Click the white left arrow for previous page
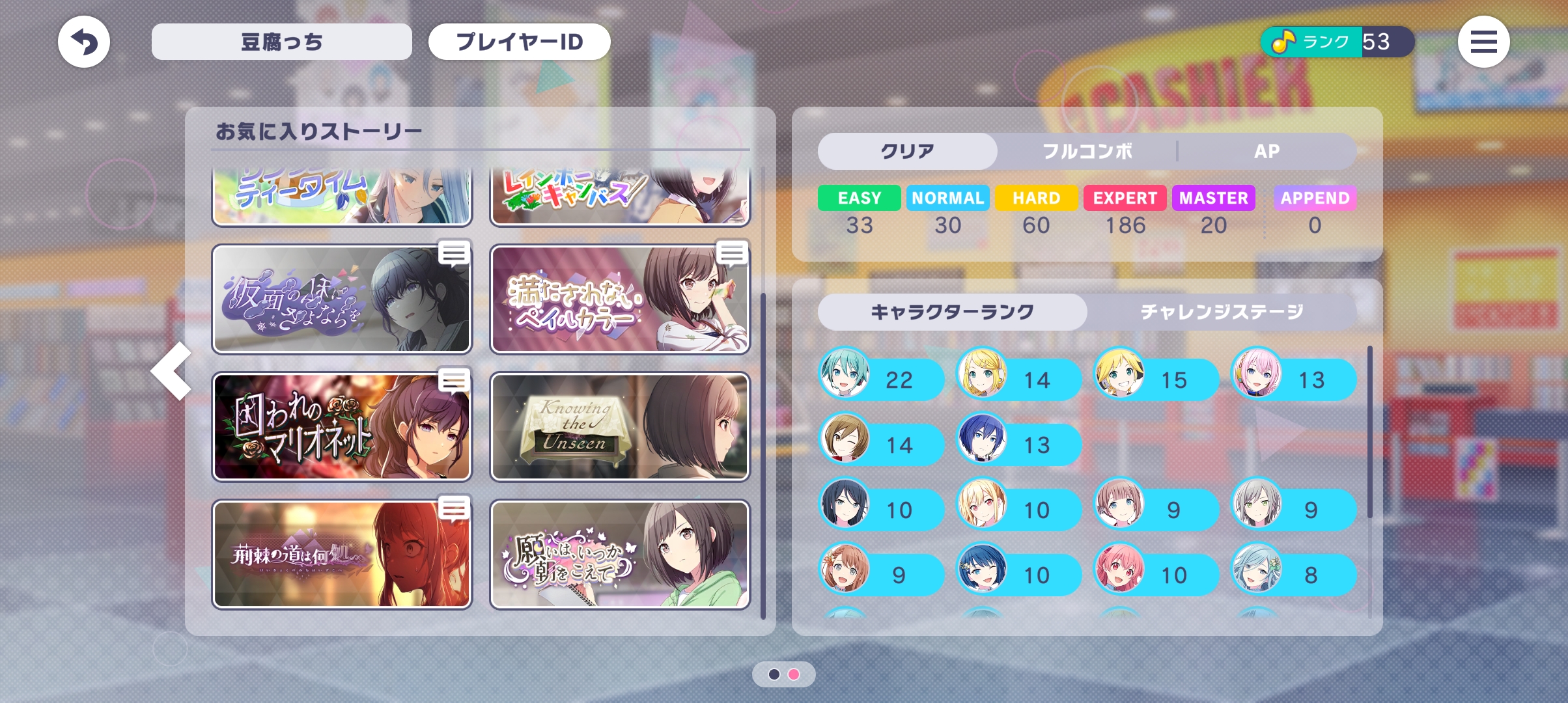This screenshot has width=1568, height=703. click(172, 371)
